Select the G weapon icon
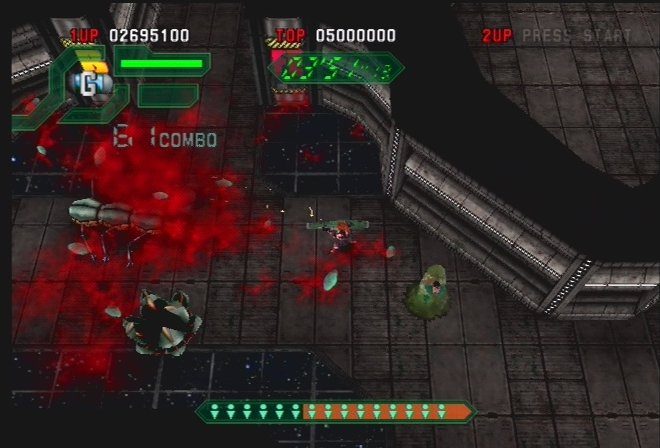Screen dimensions: 660x448 (x=88, y=84)
